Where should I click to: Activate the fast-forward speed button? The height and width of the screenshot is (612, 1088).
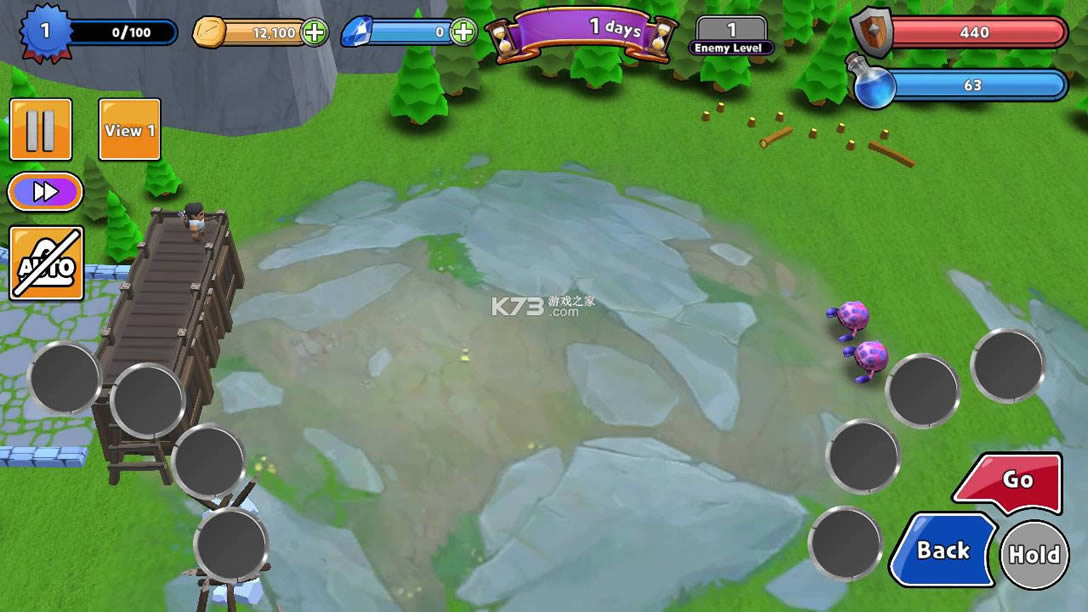[45, 192]
